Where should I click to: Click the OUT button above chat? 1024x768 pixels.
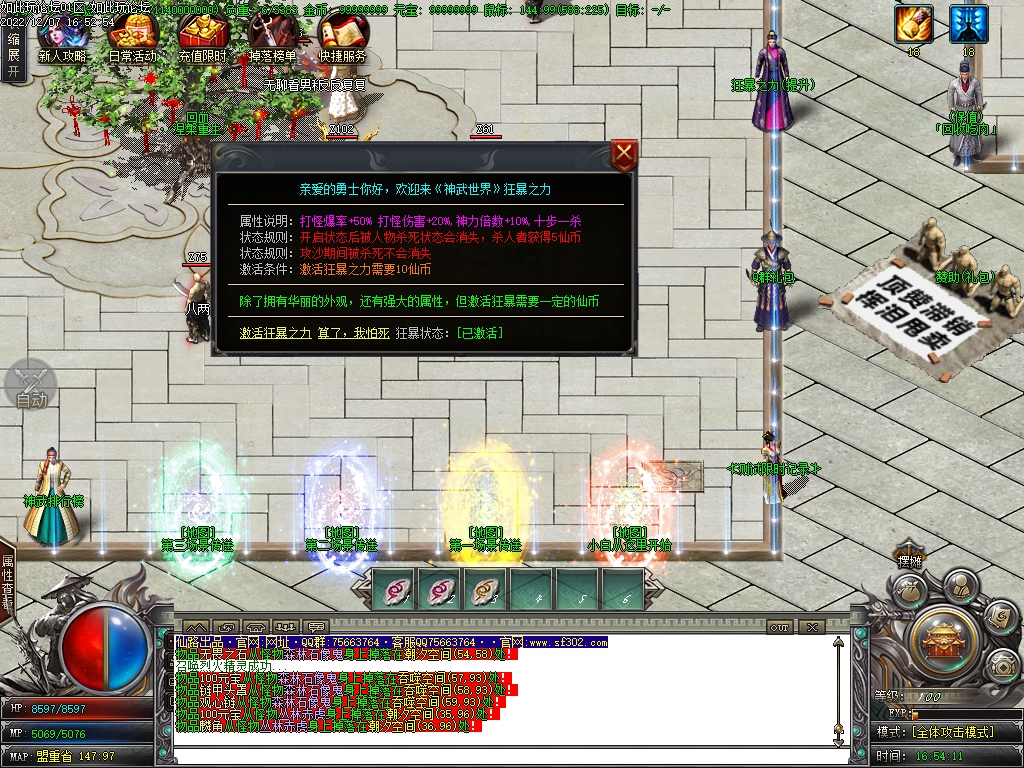pos(780,627)
